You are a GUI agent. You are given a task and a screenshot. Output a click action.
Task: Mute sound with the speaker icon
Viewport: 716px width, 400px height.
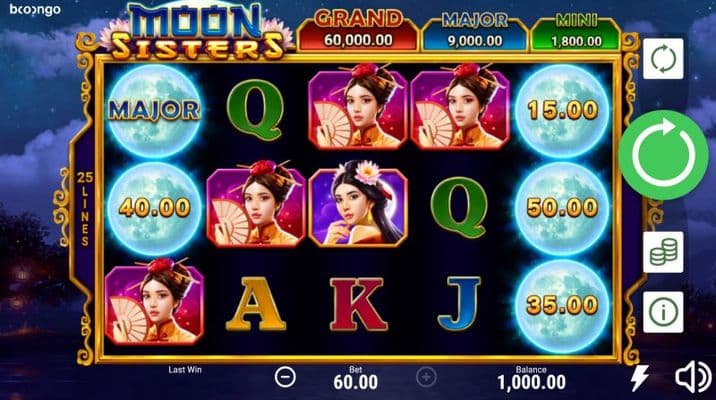pyautogui.click(x=692, y=377)
